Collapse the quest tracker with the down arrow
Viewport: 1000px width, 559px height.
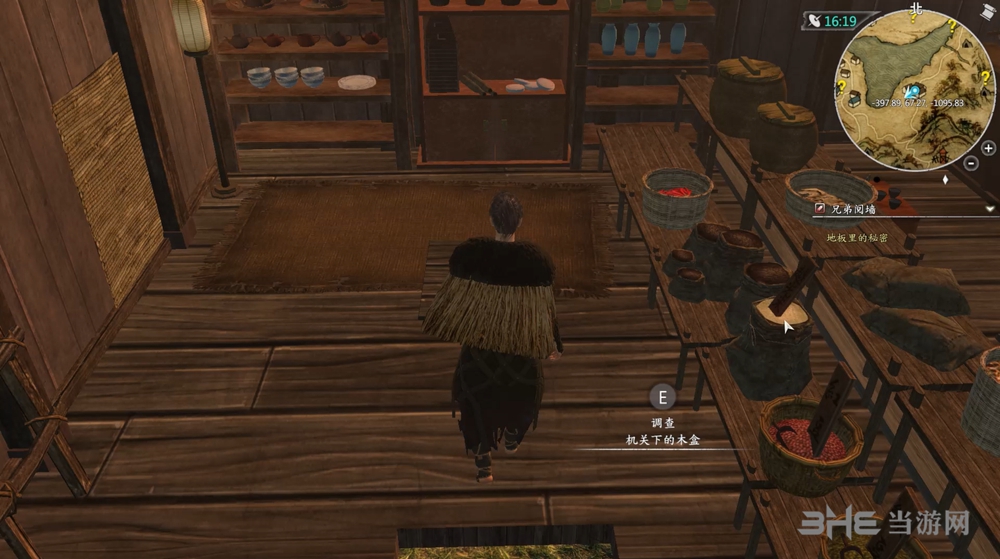tap(990, 208)
